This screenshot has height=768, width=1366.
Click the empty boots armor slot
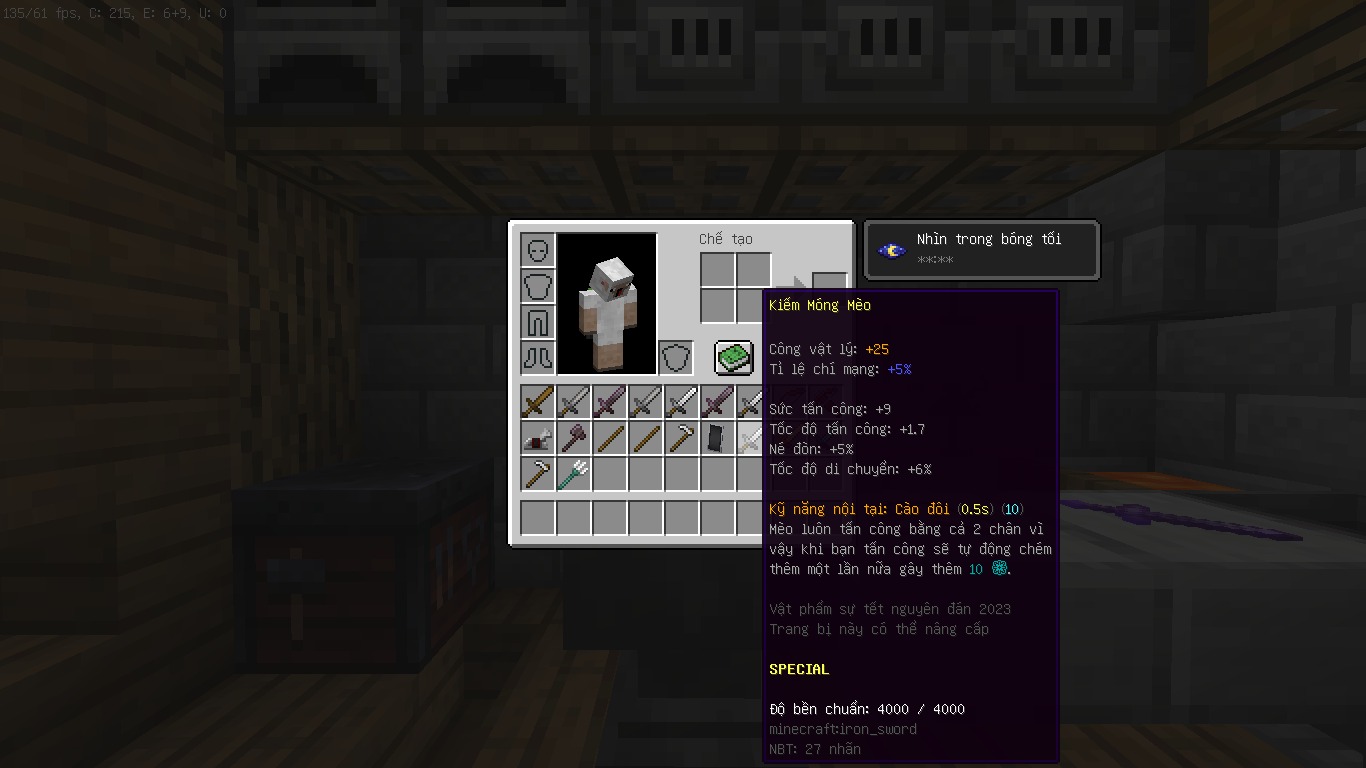coord(538,357)
